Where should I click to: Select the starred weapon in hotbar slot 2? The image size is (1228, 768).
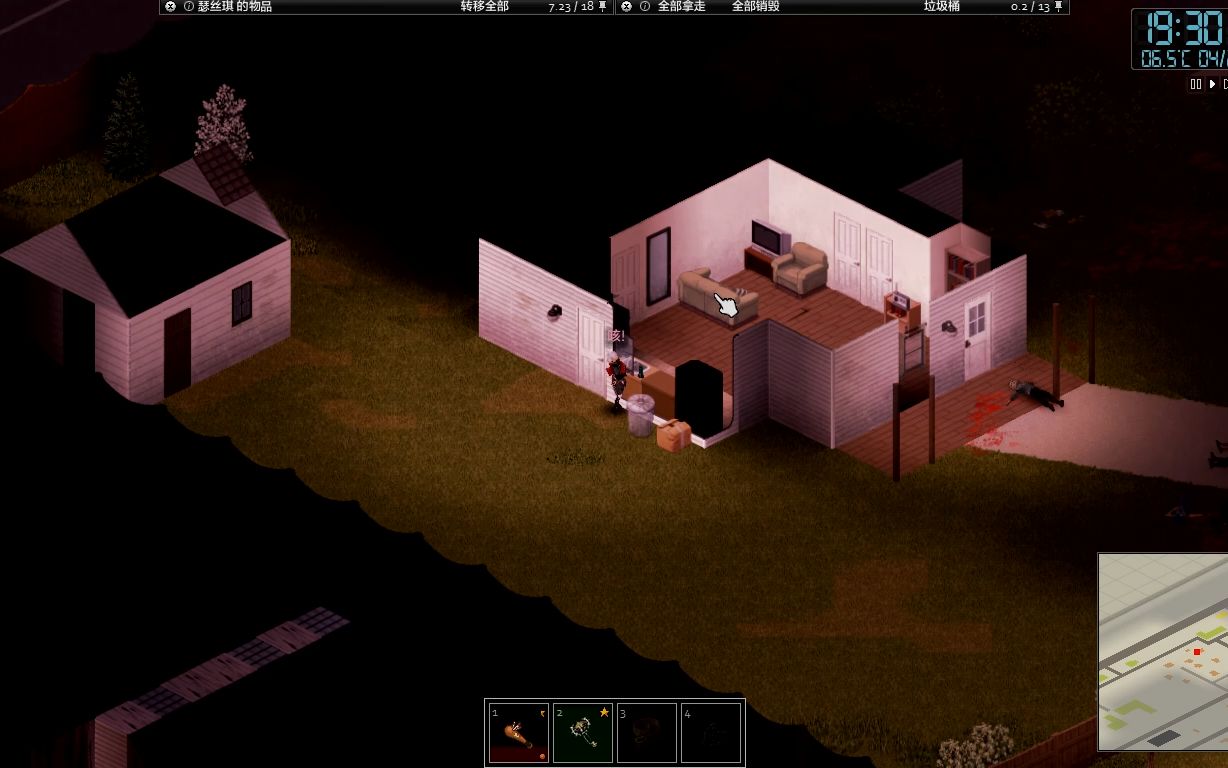tap(582, 733)
